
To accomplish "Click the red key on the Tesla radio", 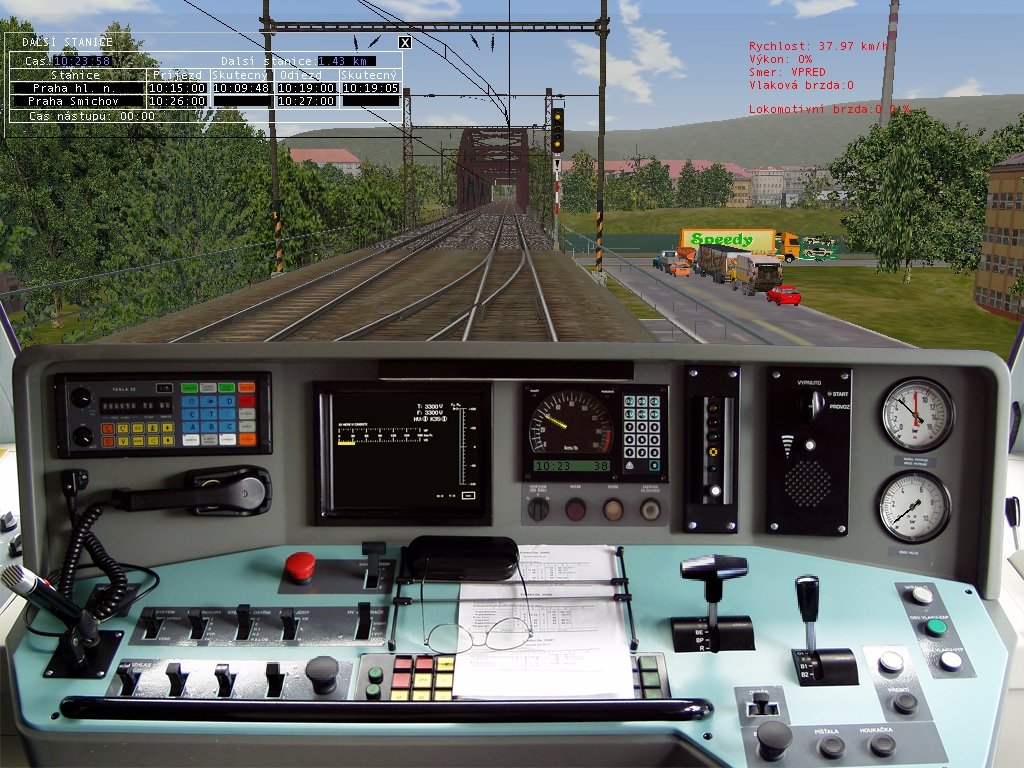I will tap(246, 401).
